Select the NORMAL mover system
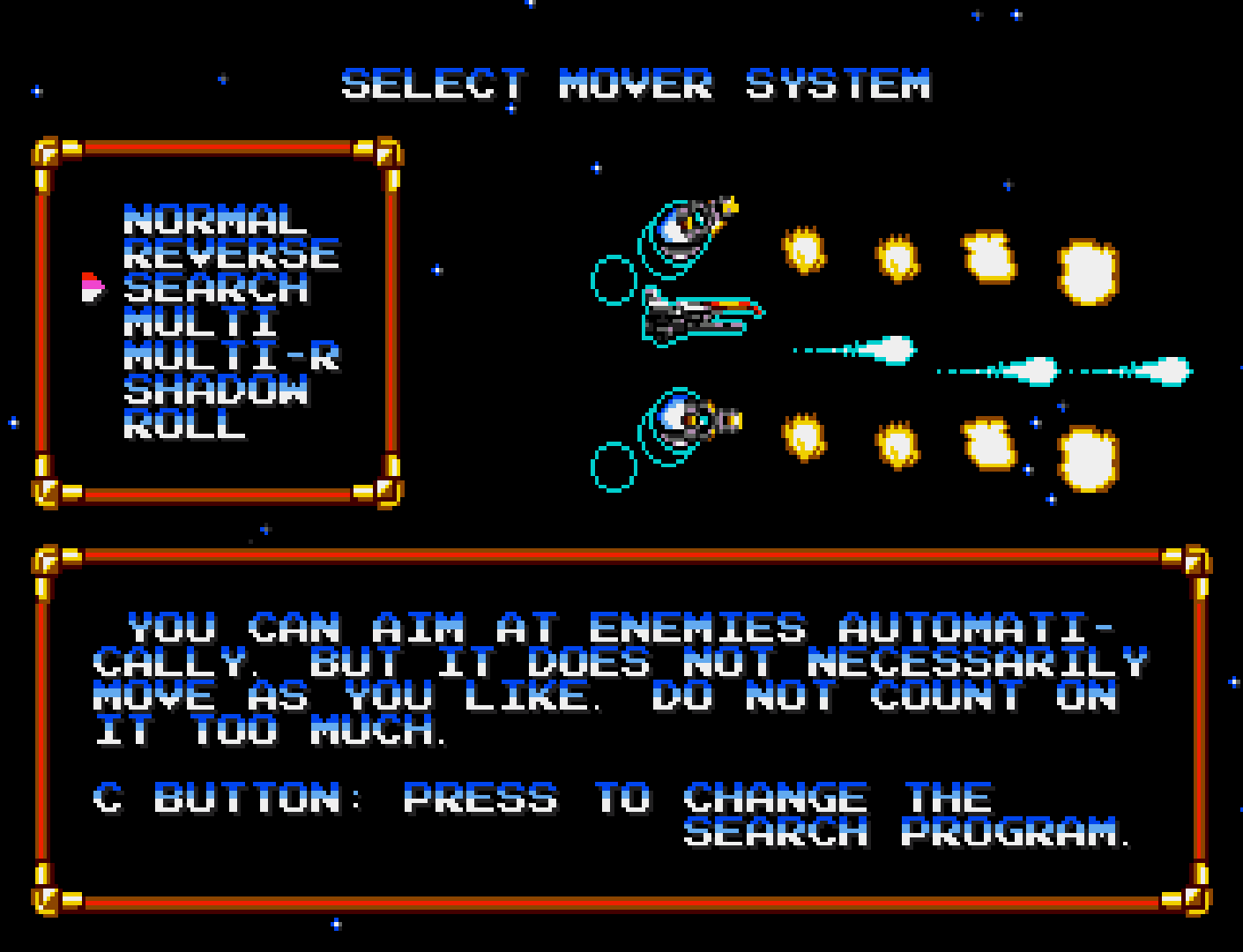1243x952 pixels. click(x=214, y=220)
